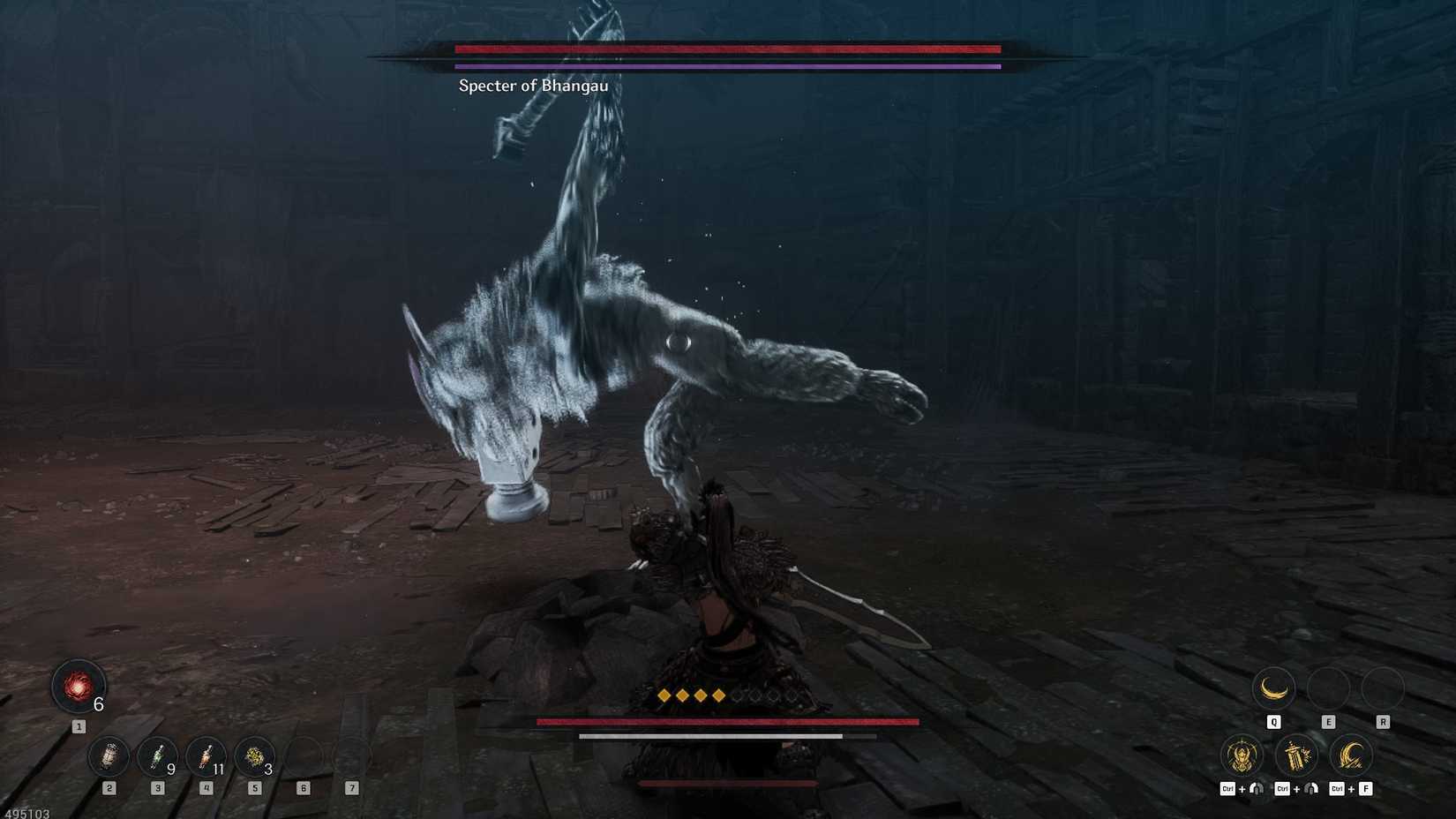Select the purple stagger bar beneath the boss health
Viewport: 1456px width, 819px height.
(727, 66)
